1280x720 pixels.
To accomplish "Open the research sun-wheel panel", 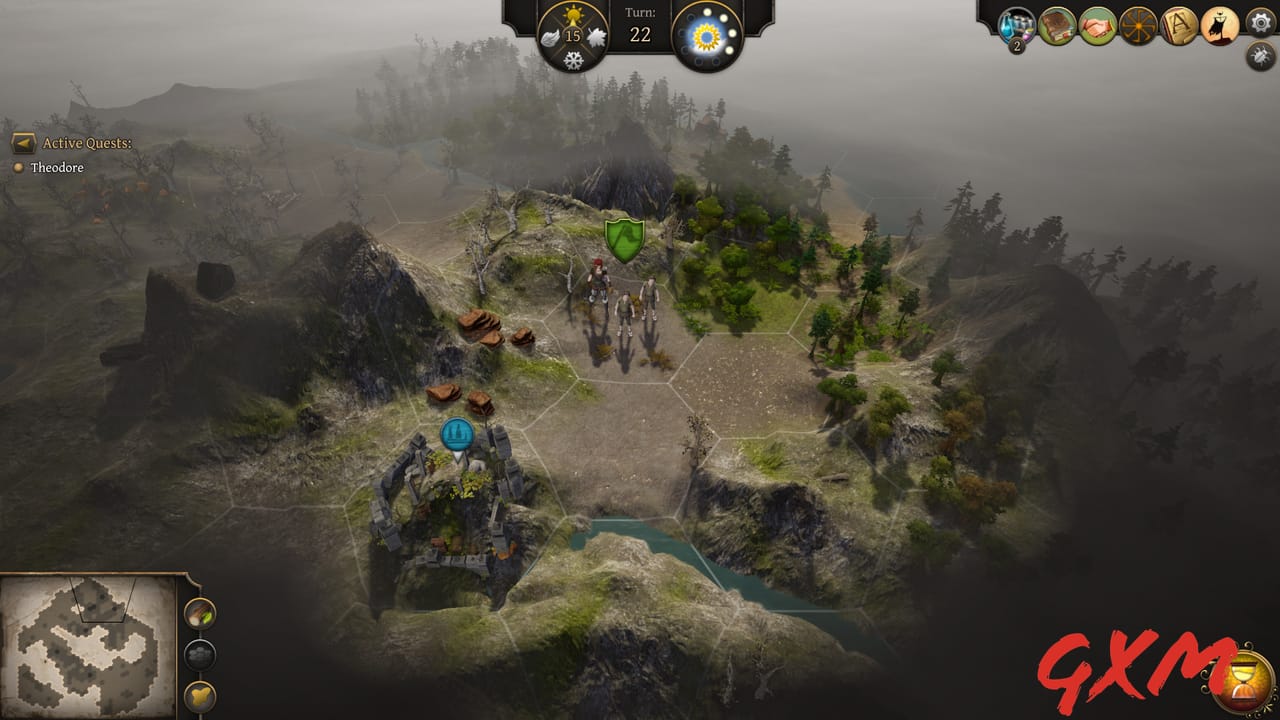I will (x=1137, y=25).
